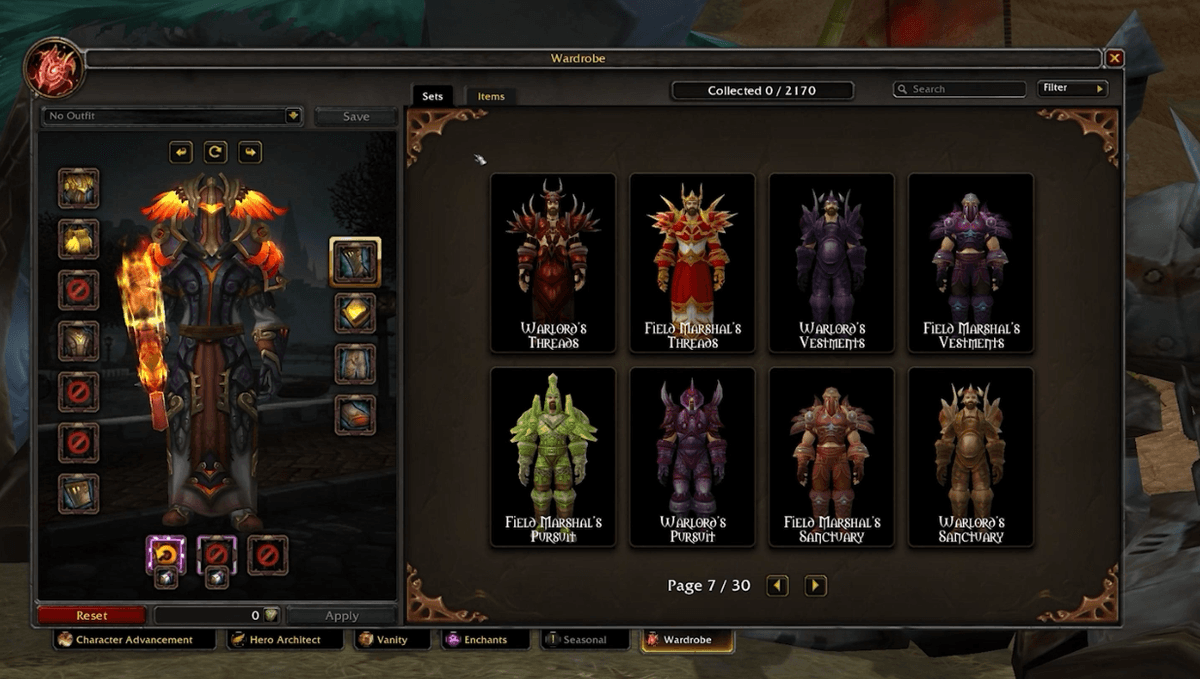Apply the pending appearance changes
1200x679 pixels.
coord(341,615)
